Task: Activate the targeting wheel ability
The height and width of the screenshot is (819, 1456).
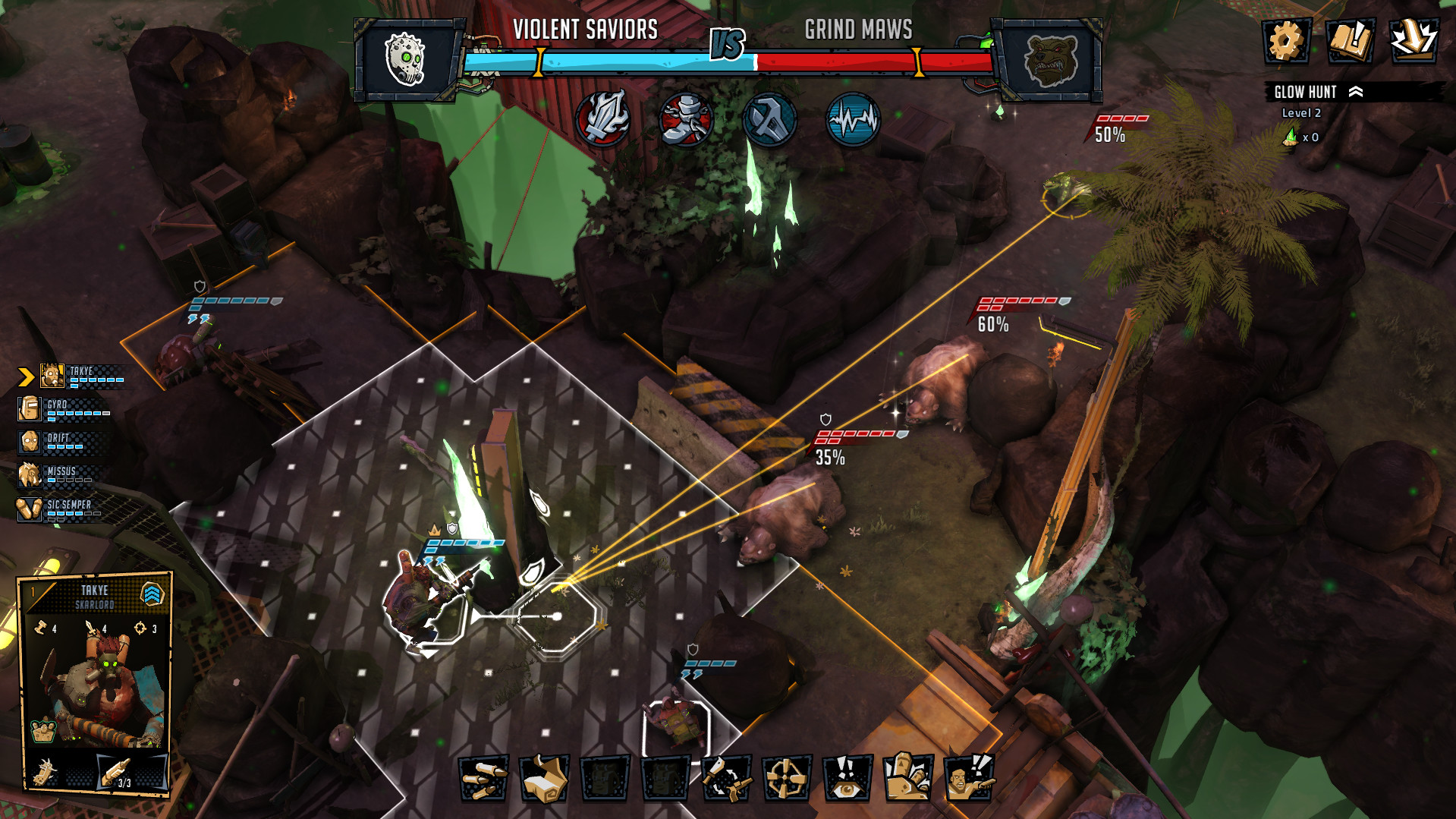Action: pyautogui.click(x=787, y=780)
